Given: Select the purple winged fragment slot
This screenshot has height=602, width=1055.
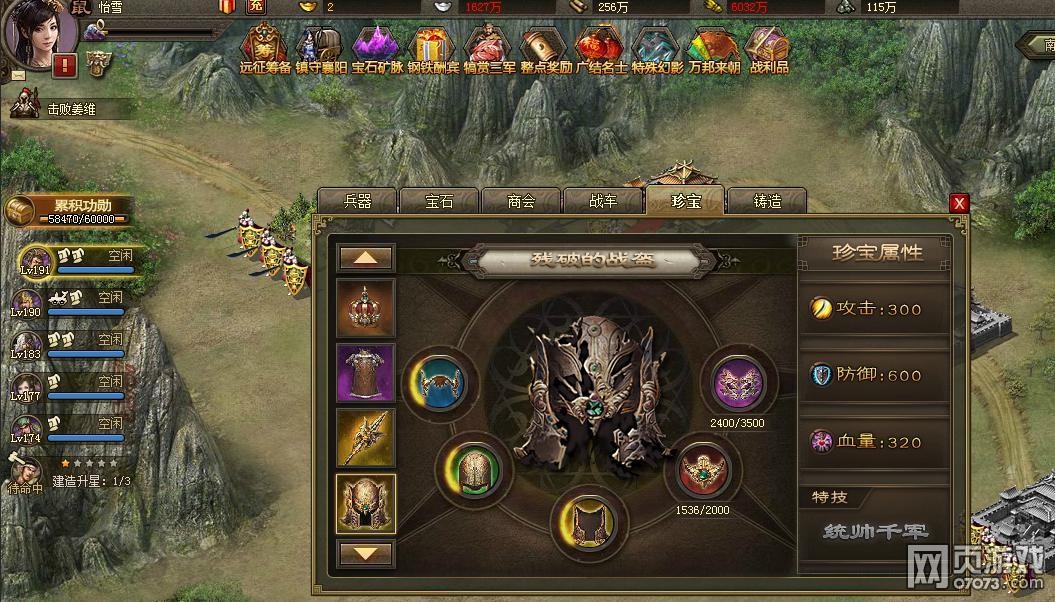Looking at the screenshot, I should click(x=739, y=382).
